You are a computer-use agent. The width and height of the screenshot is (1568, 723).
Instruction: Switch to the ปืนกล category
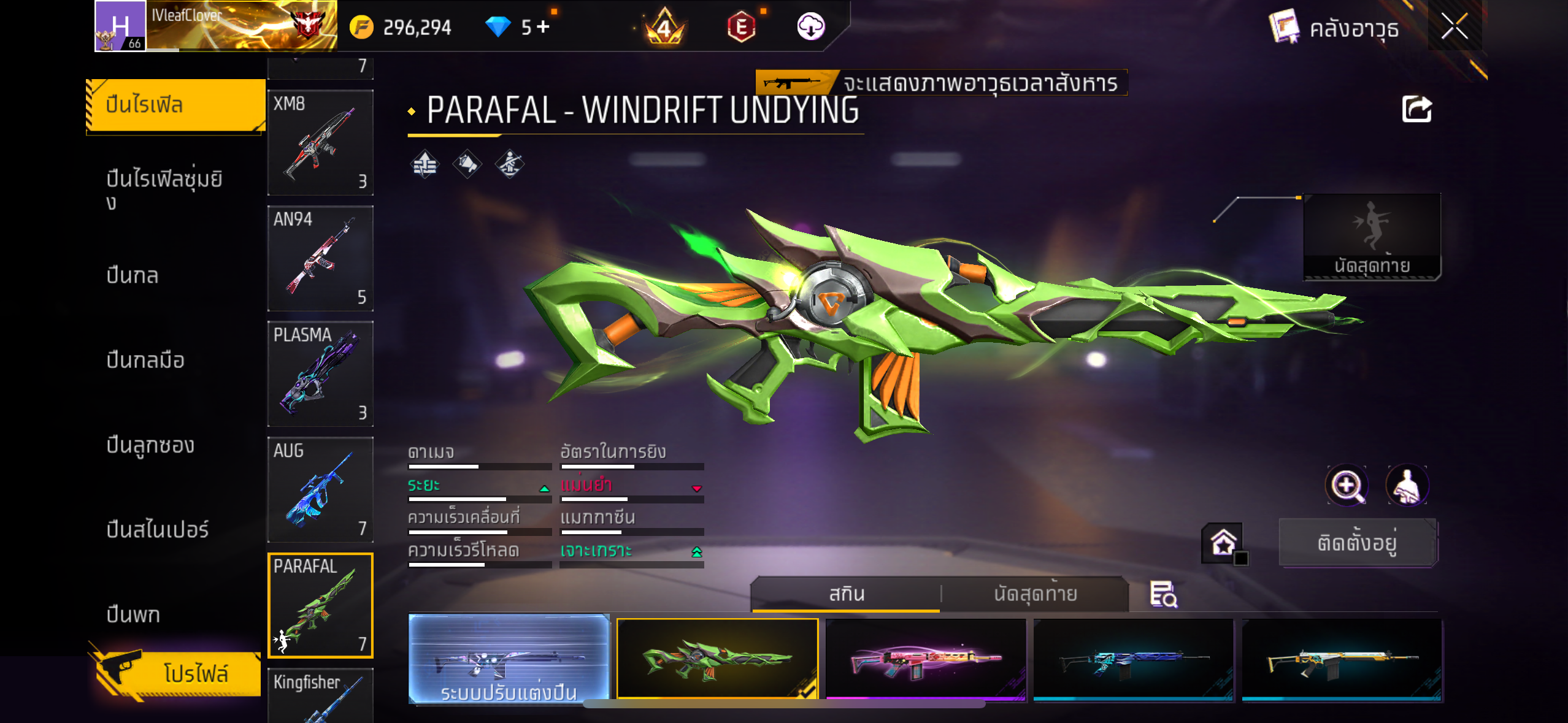point(133,275)
